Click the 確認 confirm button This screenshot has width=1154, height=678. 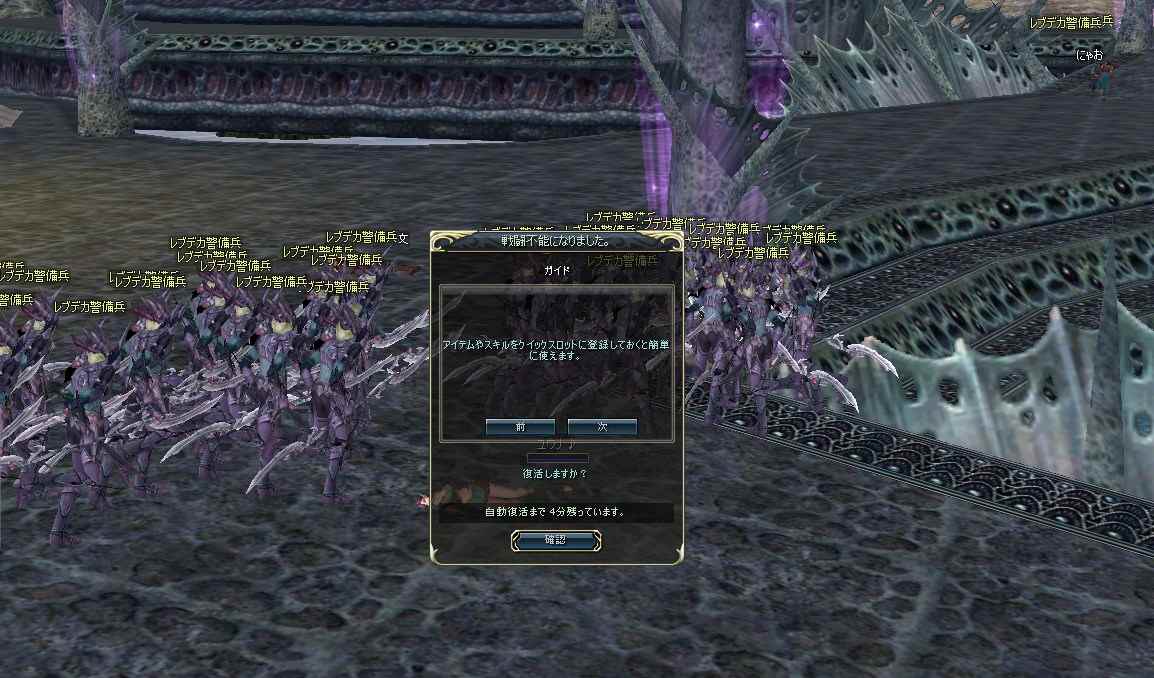coord(556,540)
